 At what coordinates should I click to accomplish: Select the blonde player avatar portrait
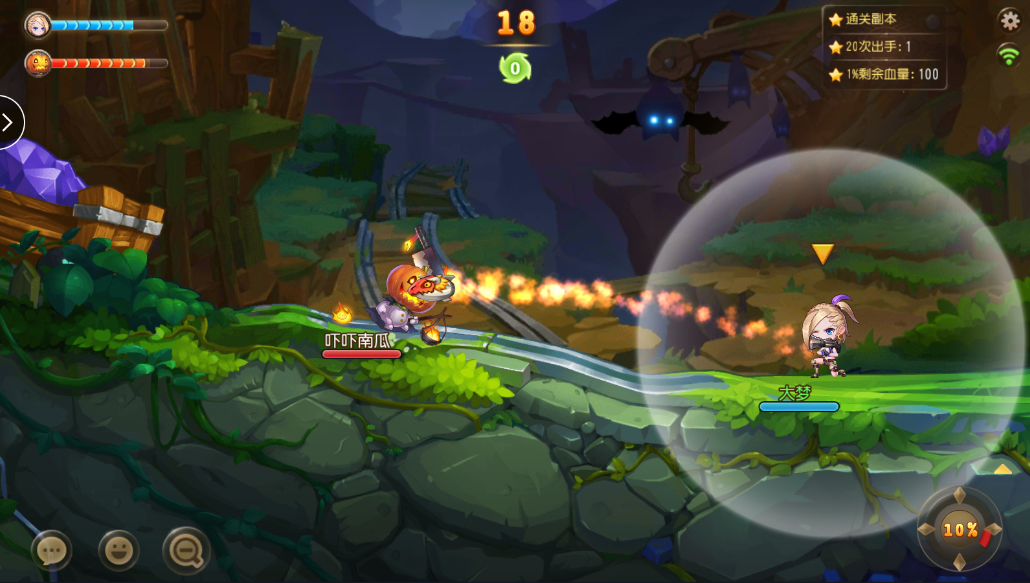tap(38, 24)
